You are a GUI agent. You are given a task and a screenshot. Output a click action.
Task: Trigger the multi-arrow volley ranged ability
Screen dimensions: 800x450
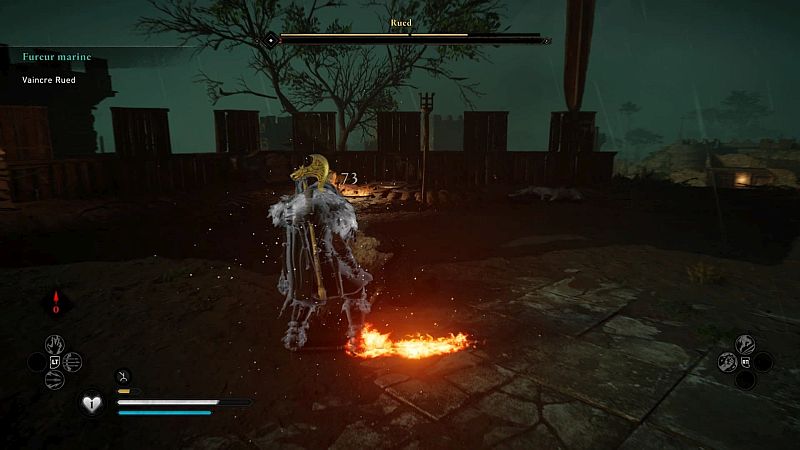(x=73, y=362)
